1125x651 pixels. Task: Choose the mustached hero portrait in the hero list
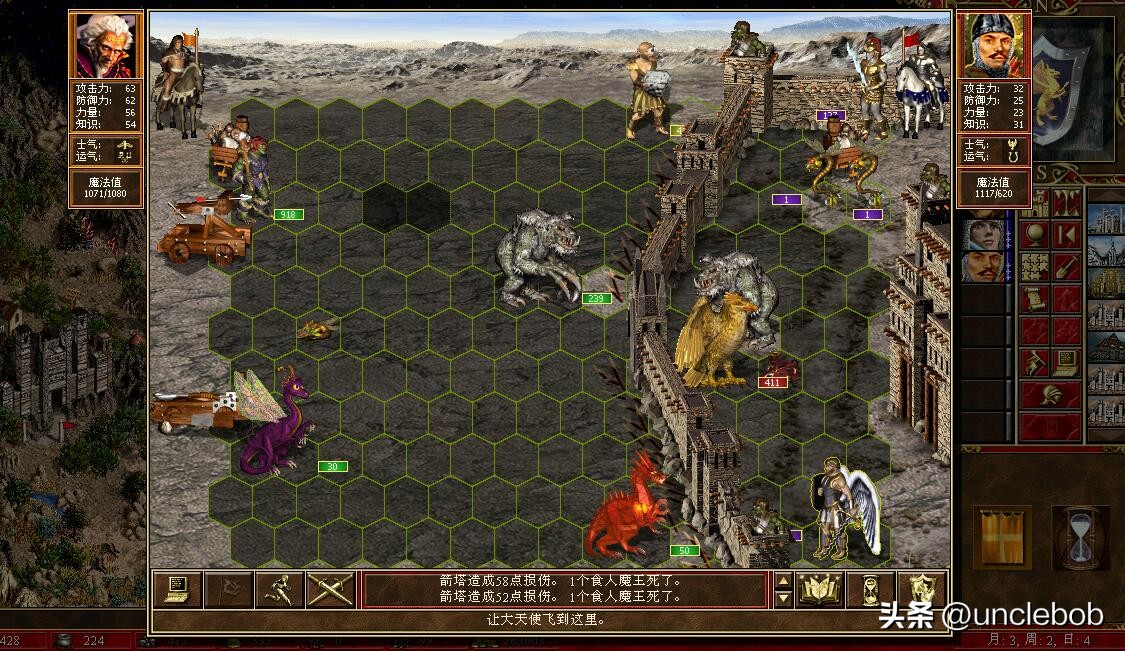tap(983, 266)
